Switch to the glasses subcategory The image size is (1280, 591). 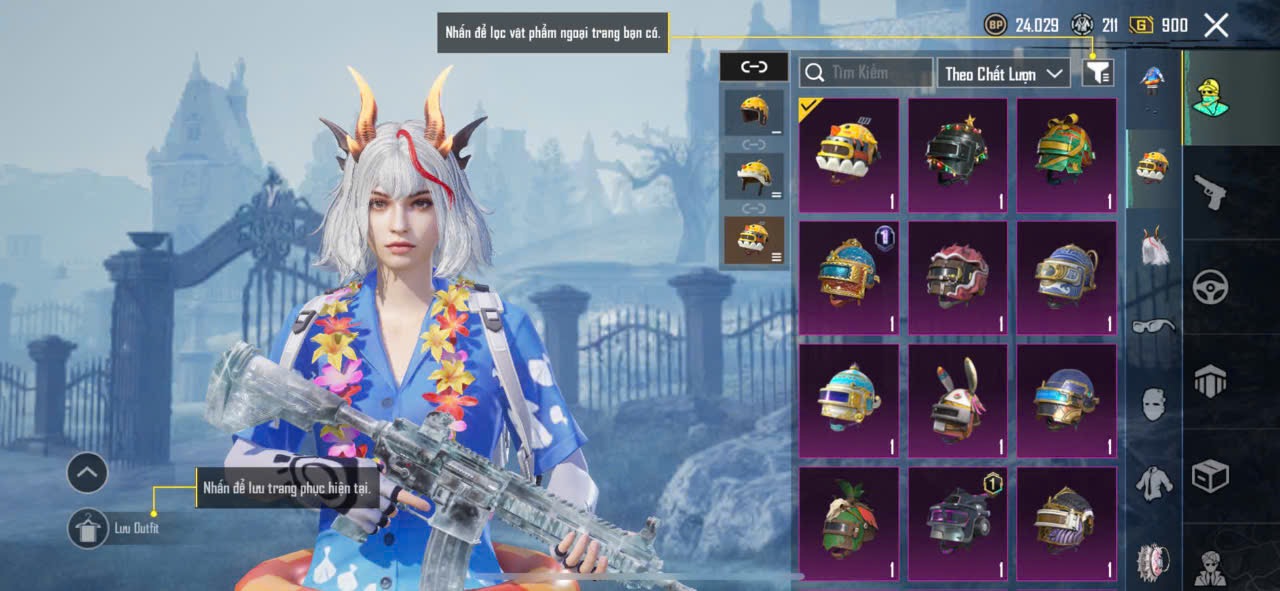coord(1154,326)
